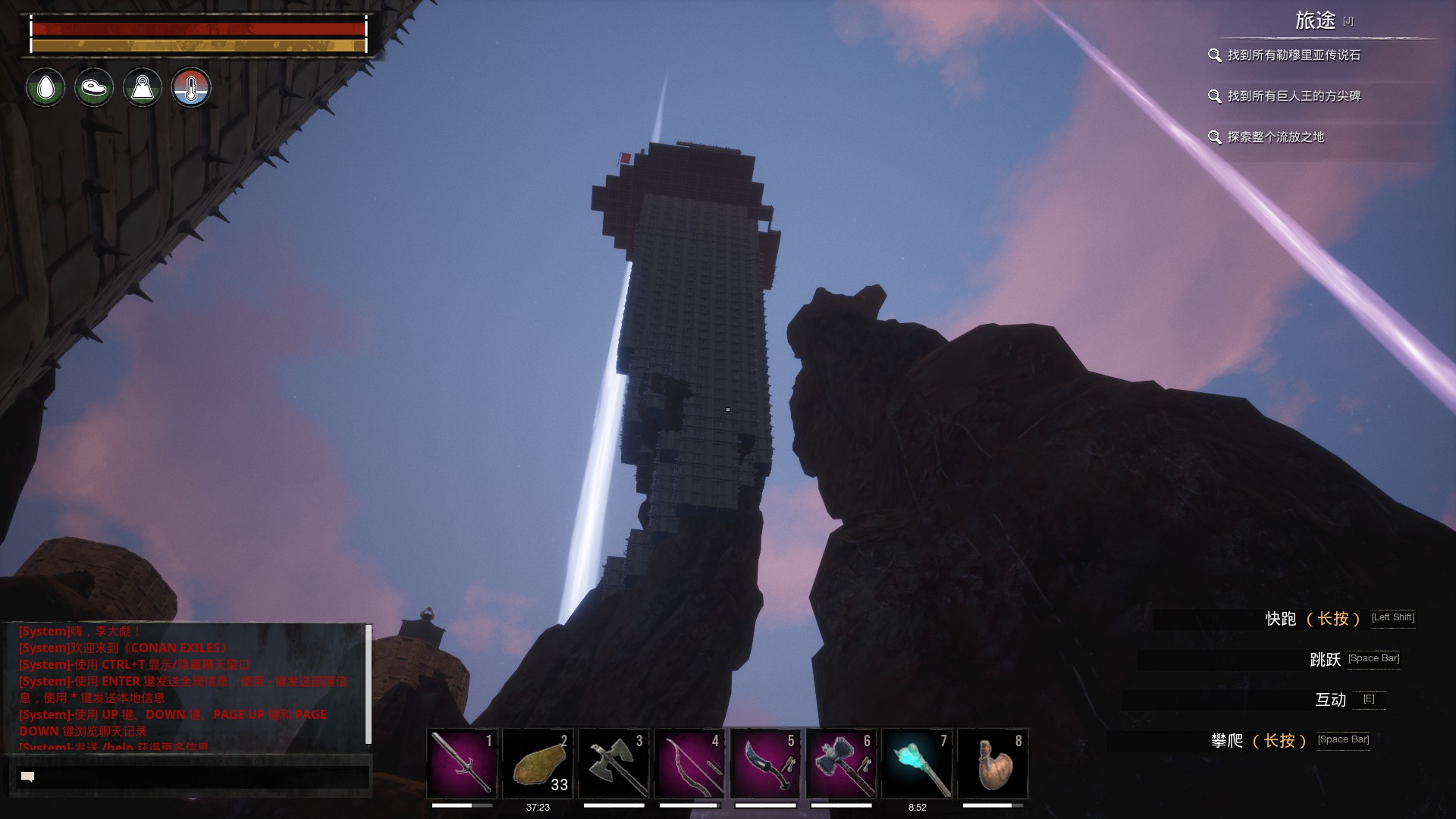Click the hunger meat status icon
The height and width of the screenshot is (819, 1456).
coord(94,88)
